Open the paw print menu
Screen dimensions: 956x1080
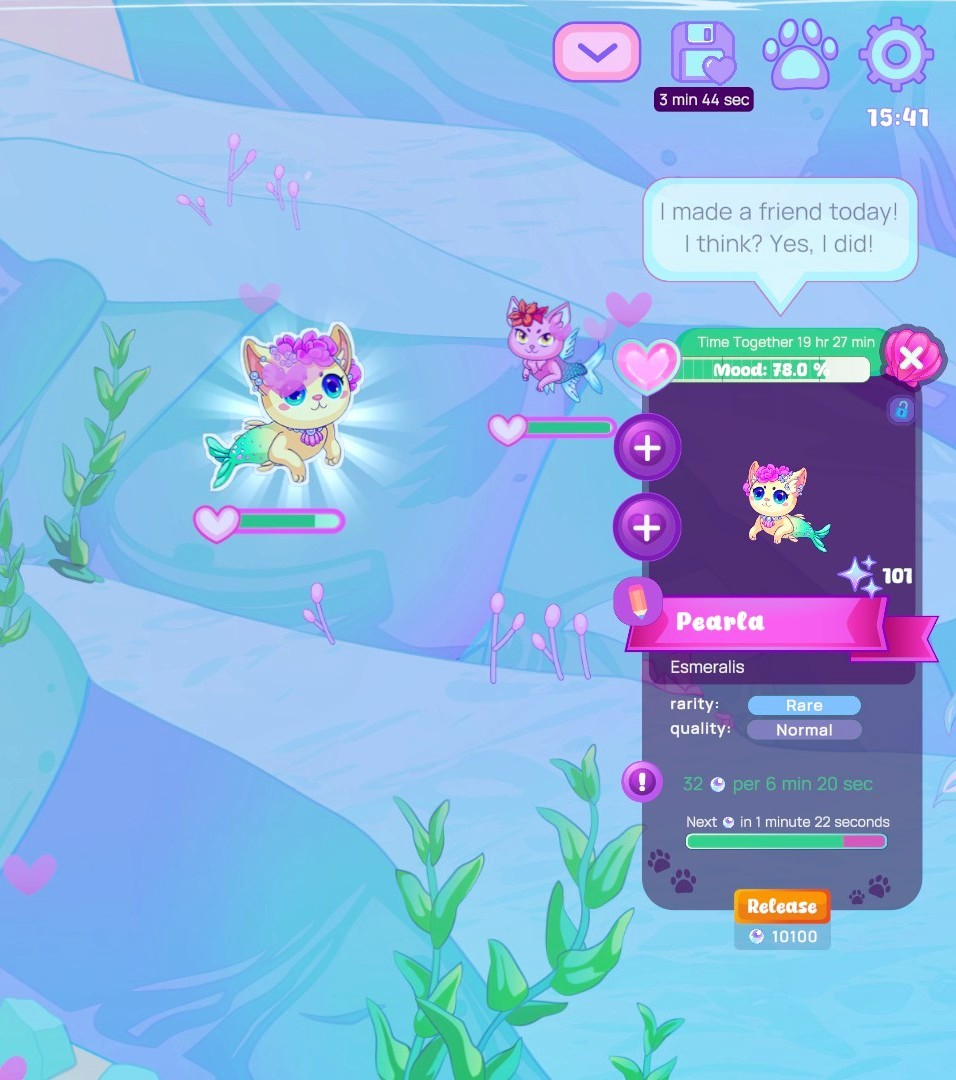coord(802,55)
